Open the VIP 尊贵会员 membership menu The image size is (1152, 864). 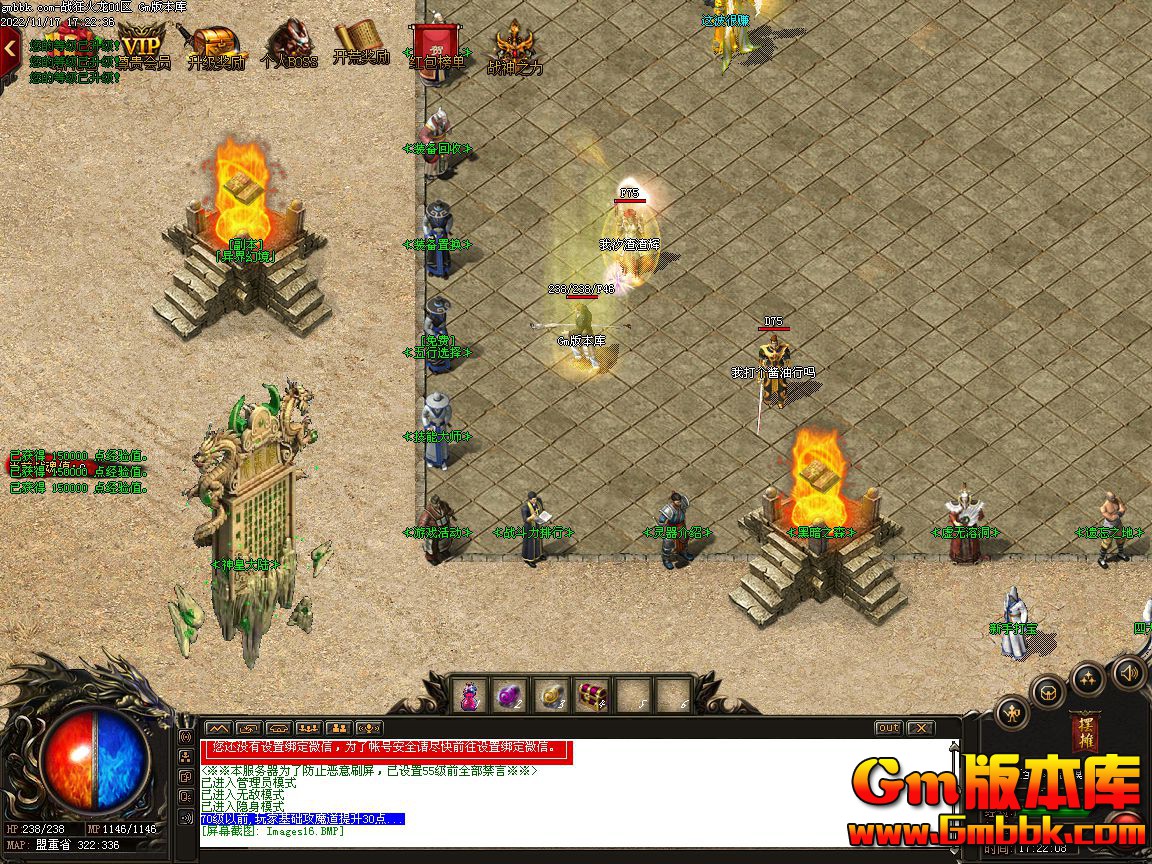[142, 47]
